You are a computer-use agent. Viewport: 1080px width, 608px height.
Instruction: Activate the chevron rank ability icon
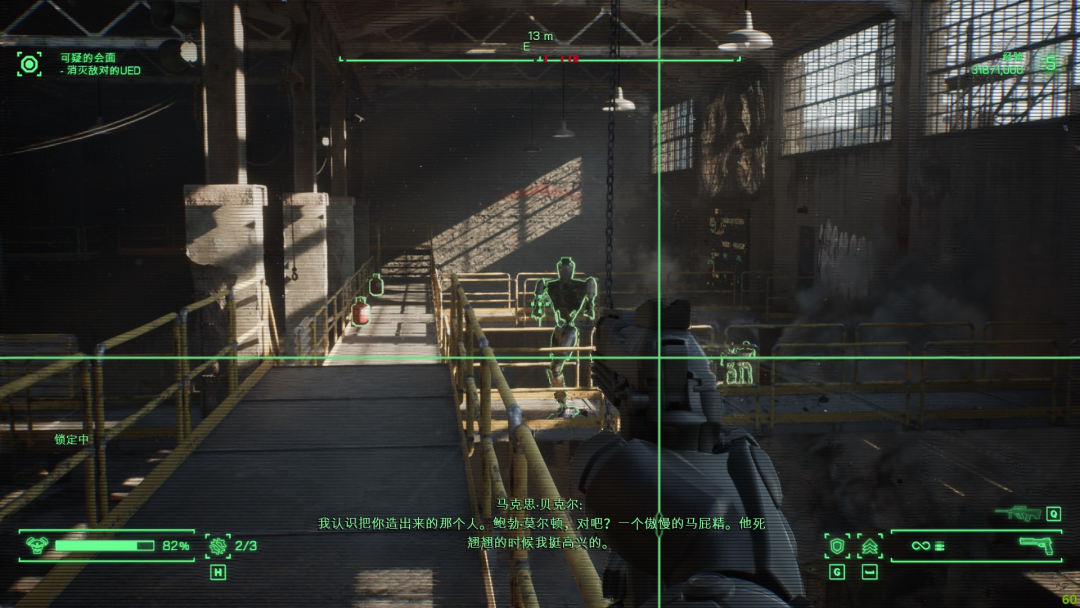click(x=869, y=546)
